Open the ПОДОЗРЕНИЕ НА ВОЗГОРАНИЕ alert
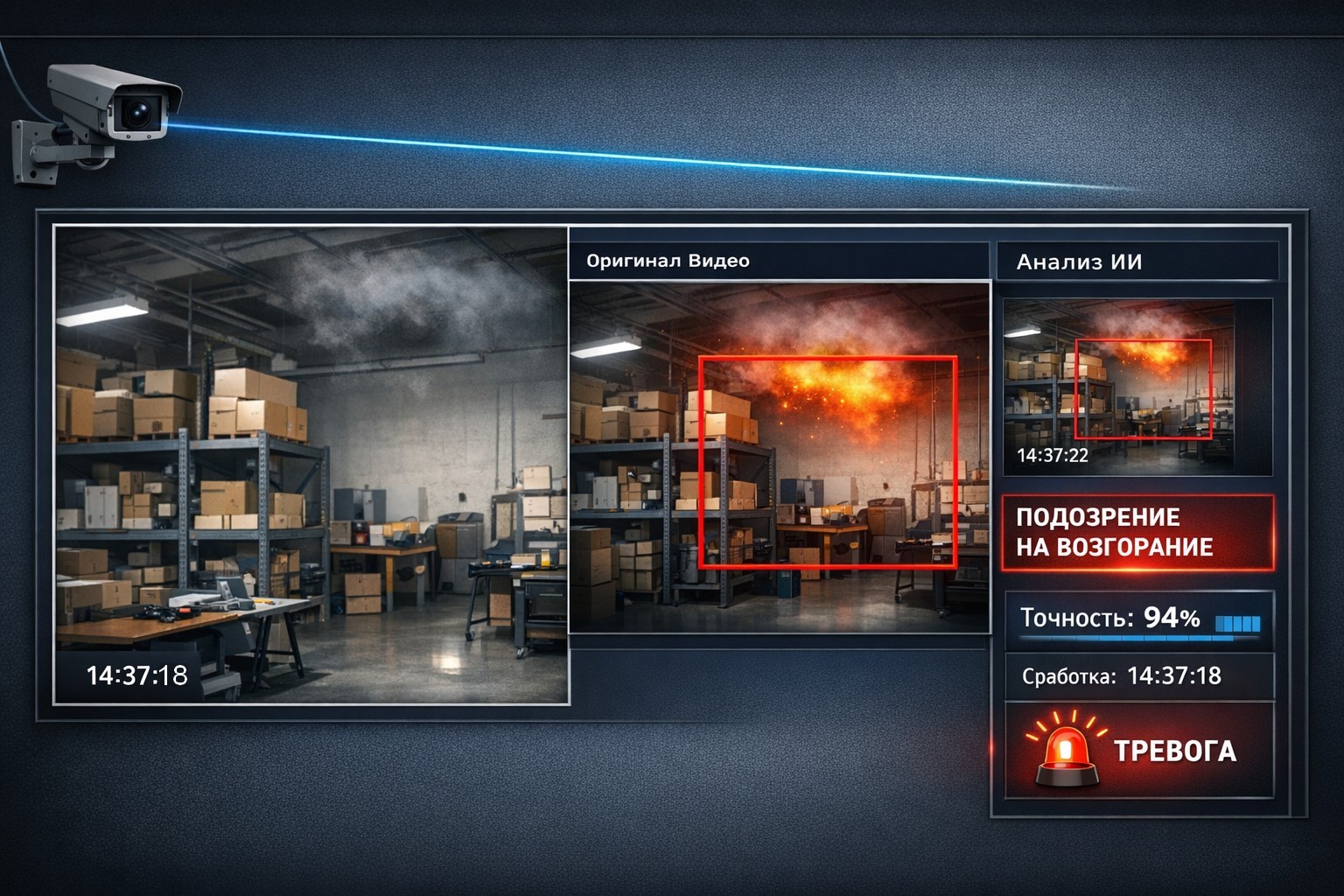This screenshot has width=1344, height=896. coord(1137,532)
